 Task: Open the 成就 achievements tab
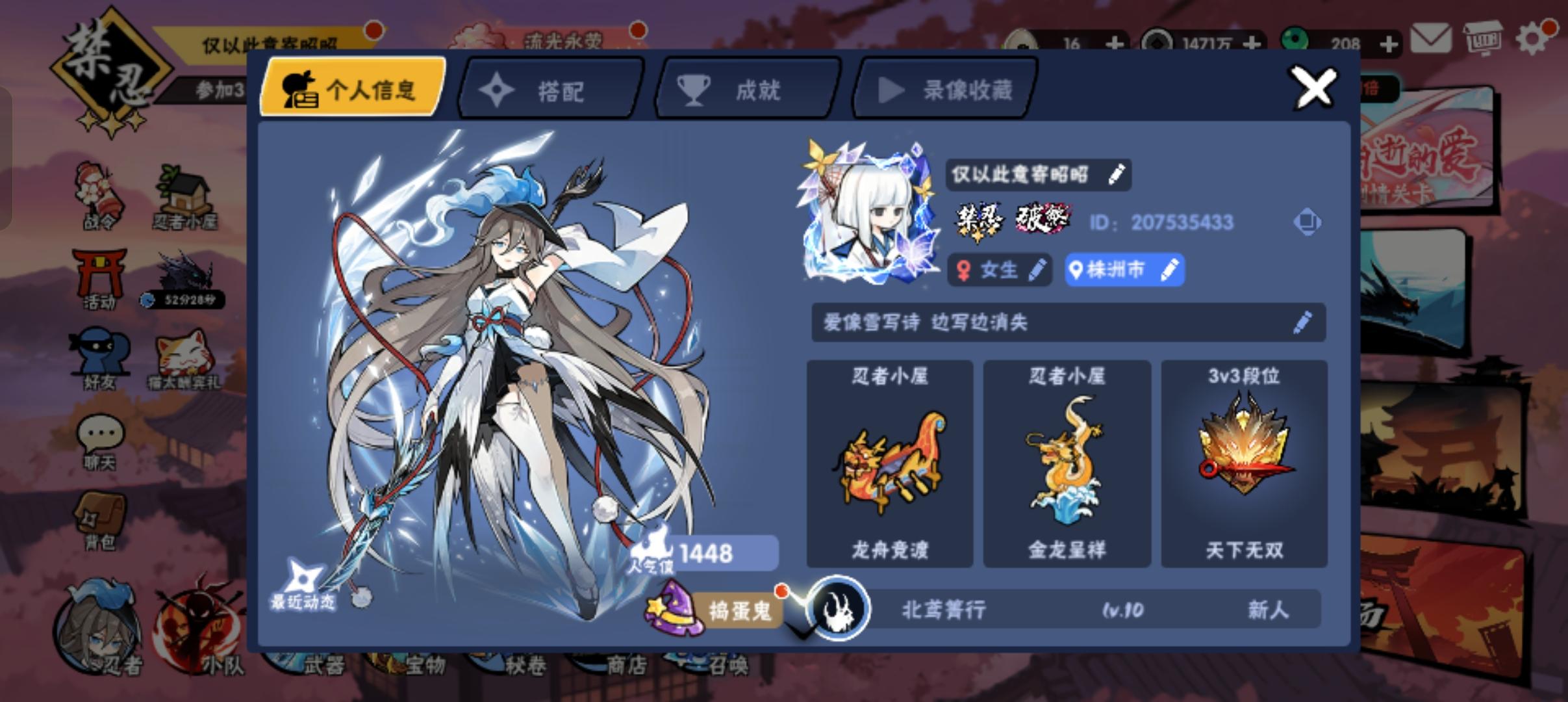746,90
